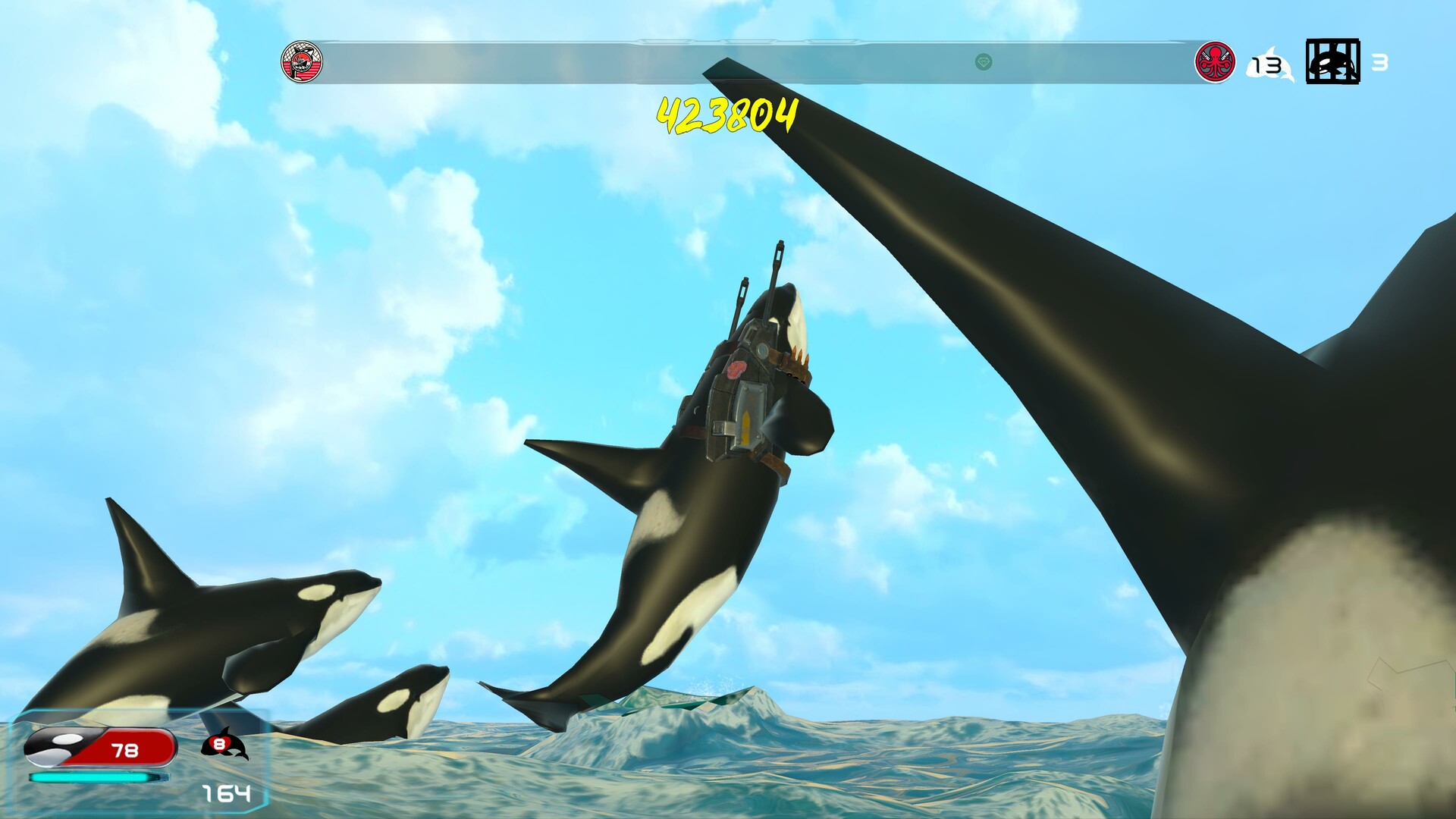Screen dimensions: 1456x819
Task: Select the orca lives heart icon
Action: click(x=225, y=745)
